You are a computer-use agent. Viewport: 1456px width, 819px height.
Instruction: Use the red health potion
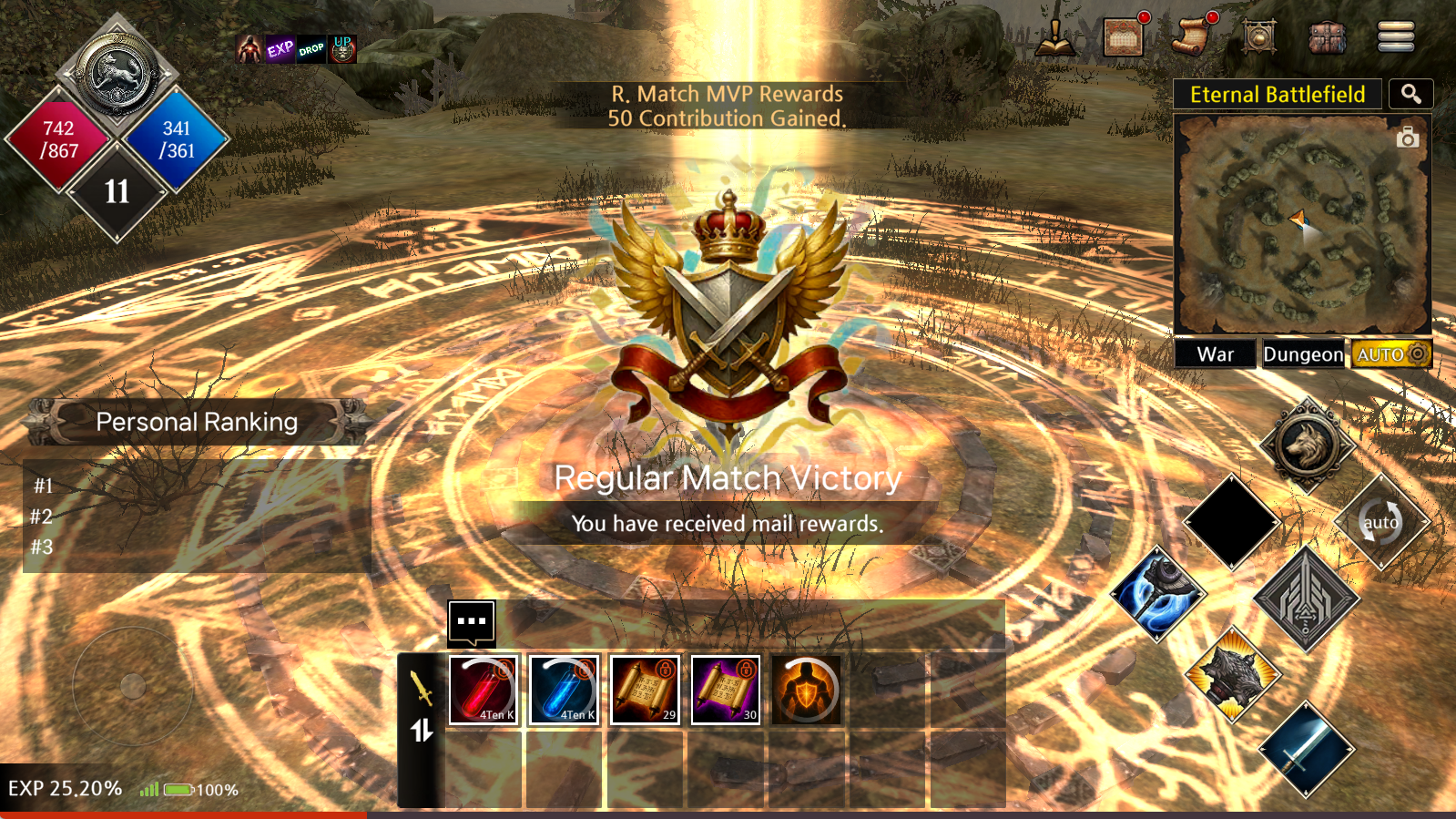click(484, 690)
